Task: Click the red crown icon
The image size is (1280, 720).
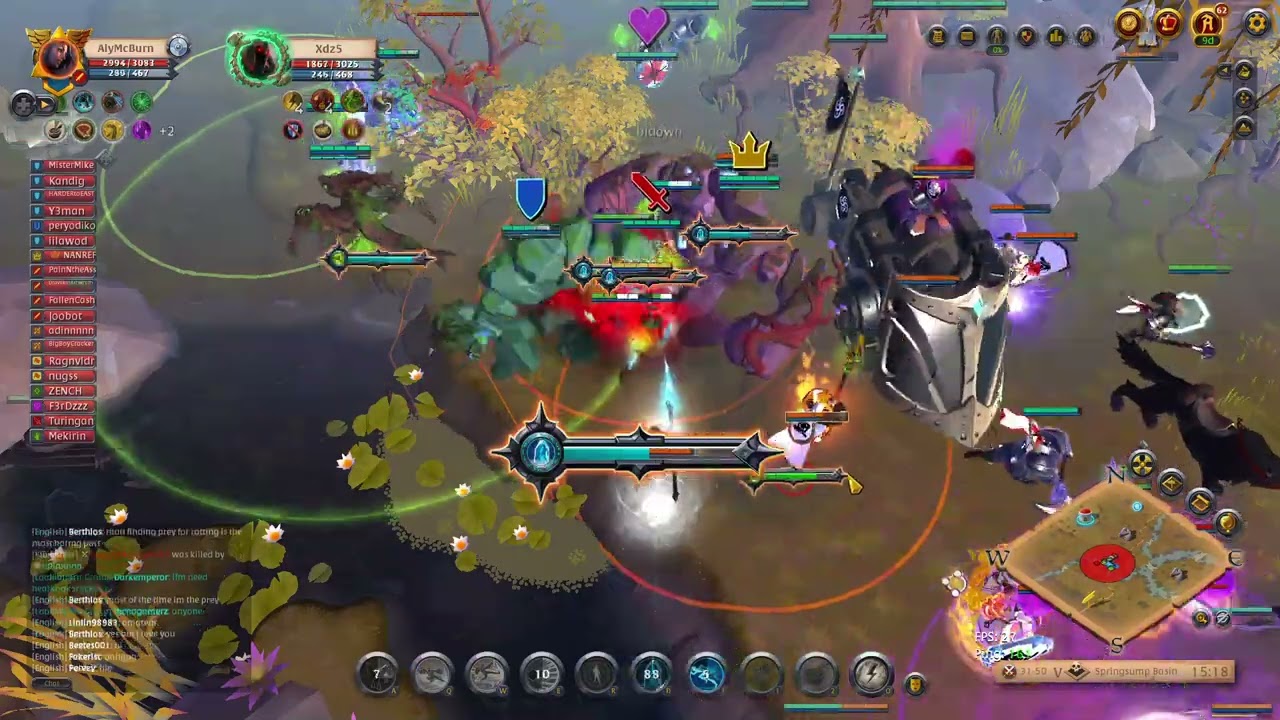Action: tap(1168, 22)
